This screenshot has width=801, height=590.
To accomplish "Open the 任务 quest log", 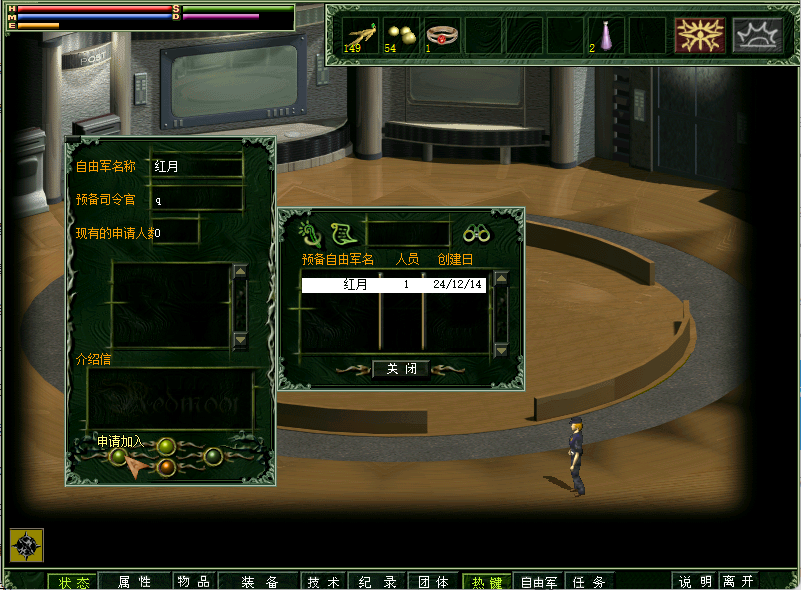I will pyautogui.click(x=589, y=582).
